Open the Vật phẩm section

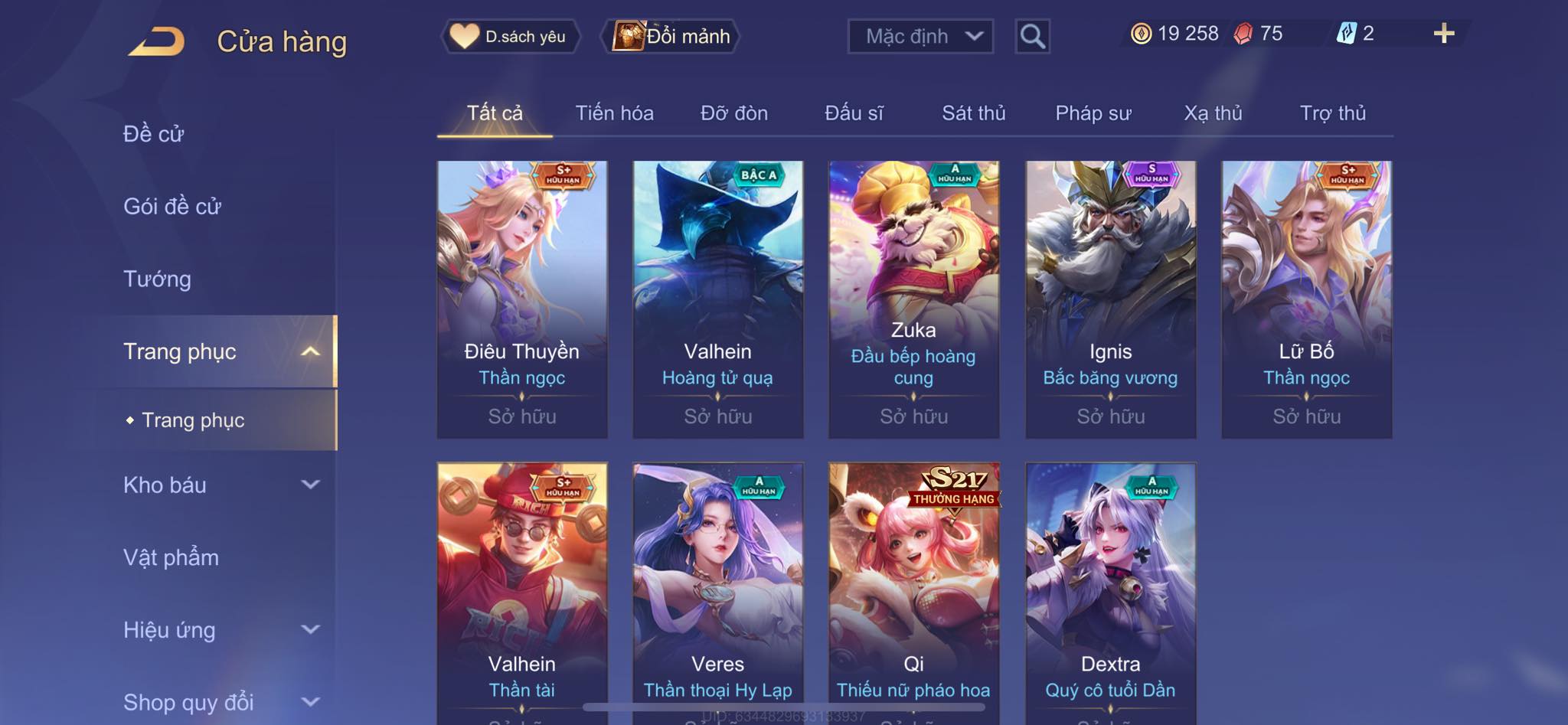(171, 557)
